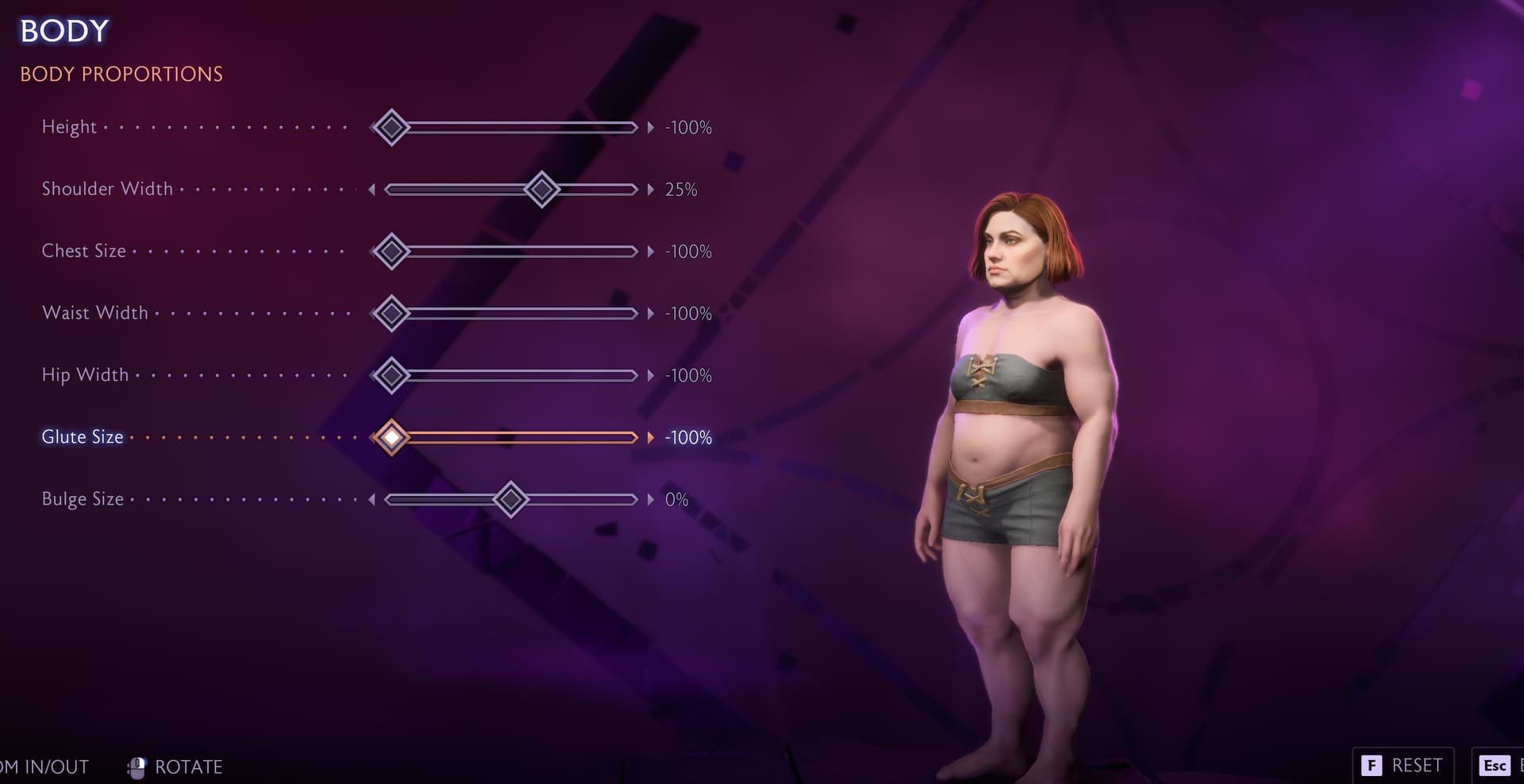Increase Shoulder Width with right arrow
The width and height of the screenshot is (1524, 784).
pos(651,190)
